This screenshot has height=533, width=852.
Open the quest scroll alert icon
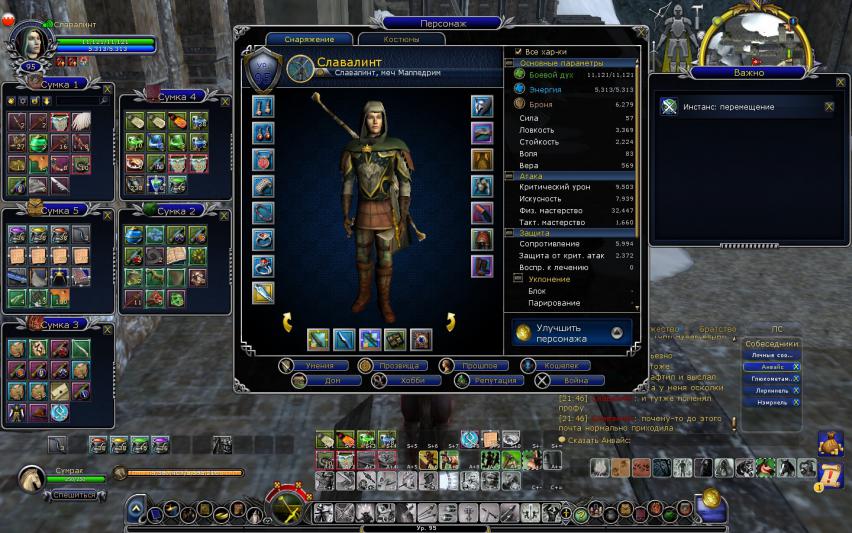[830, 474]
